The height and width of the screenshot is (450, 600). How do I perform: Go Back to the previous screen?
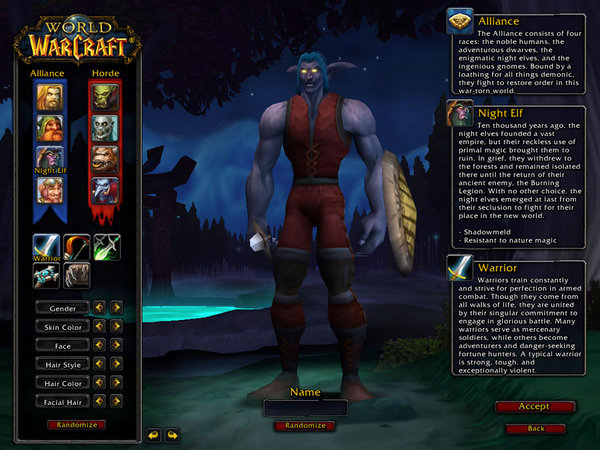[534, 428]
